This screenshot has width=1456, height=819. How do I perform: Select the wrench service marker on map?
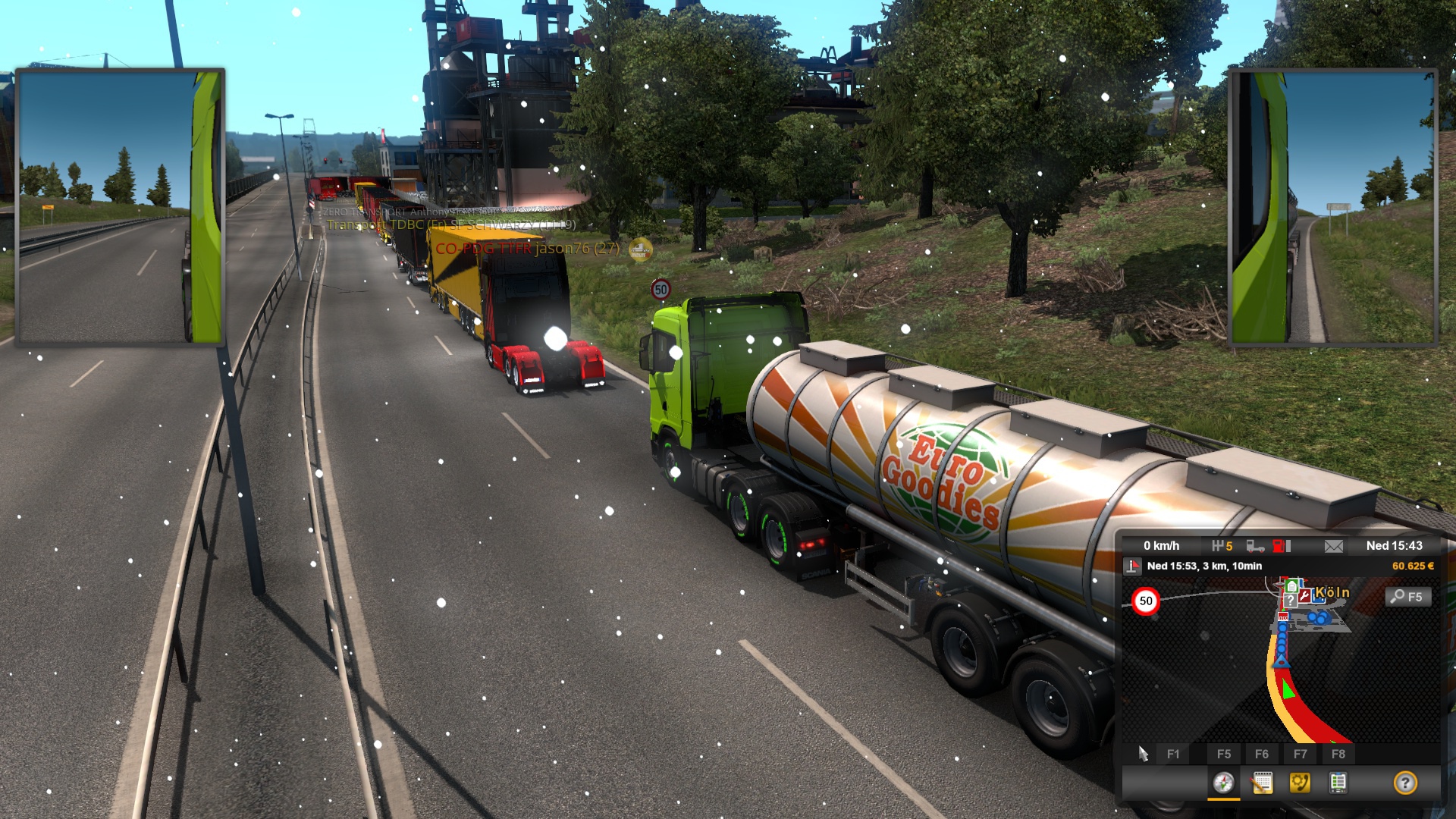1304,596
